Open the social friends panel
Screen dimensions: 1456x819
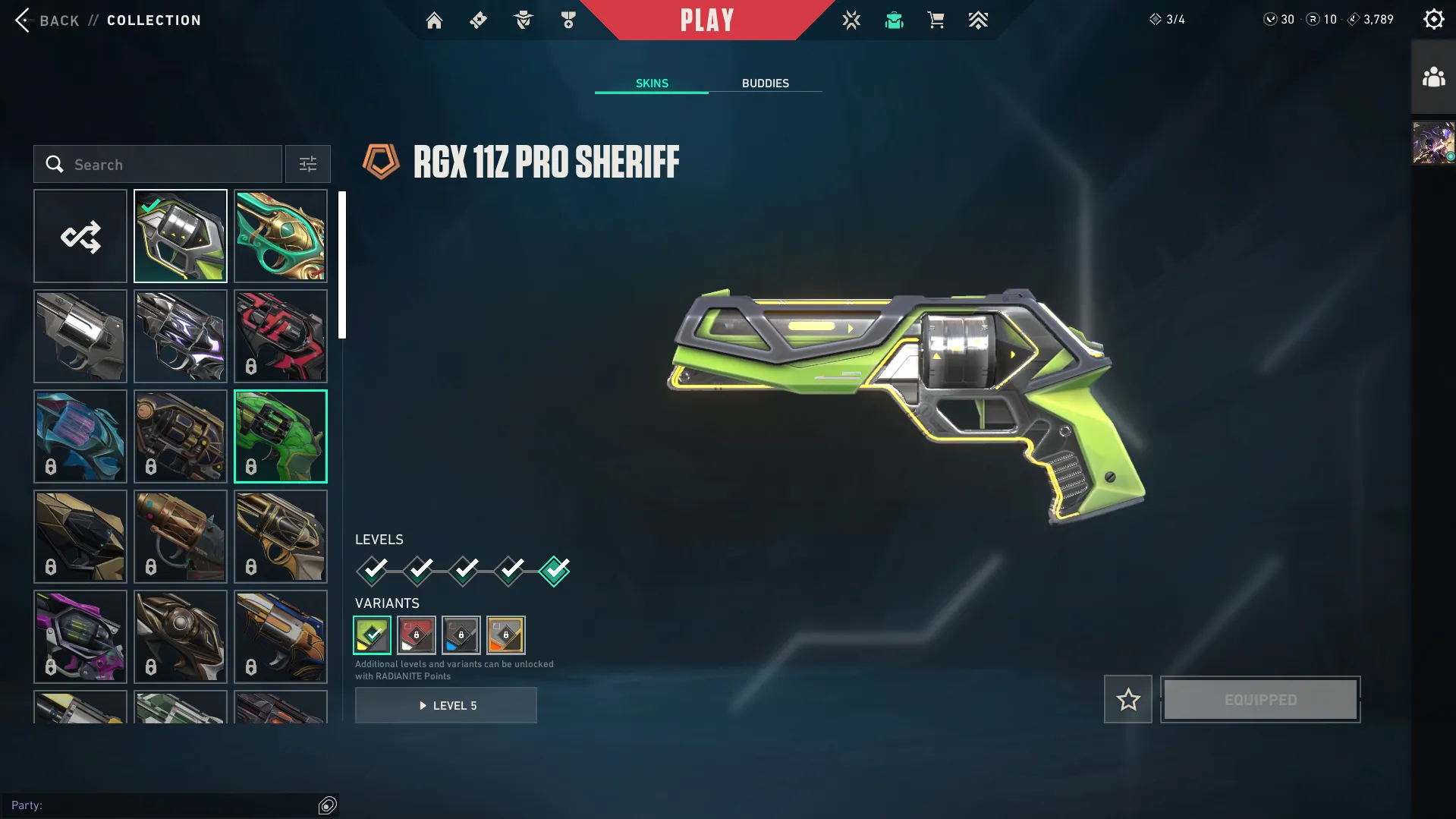(1433, 77)
